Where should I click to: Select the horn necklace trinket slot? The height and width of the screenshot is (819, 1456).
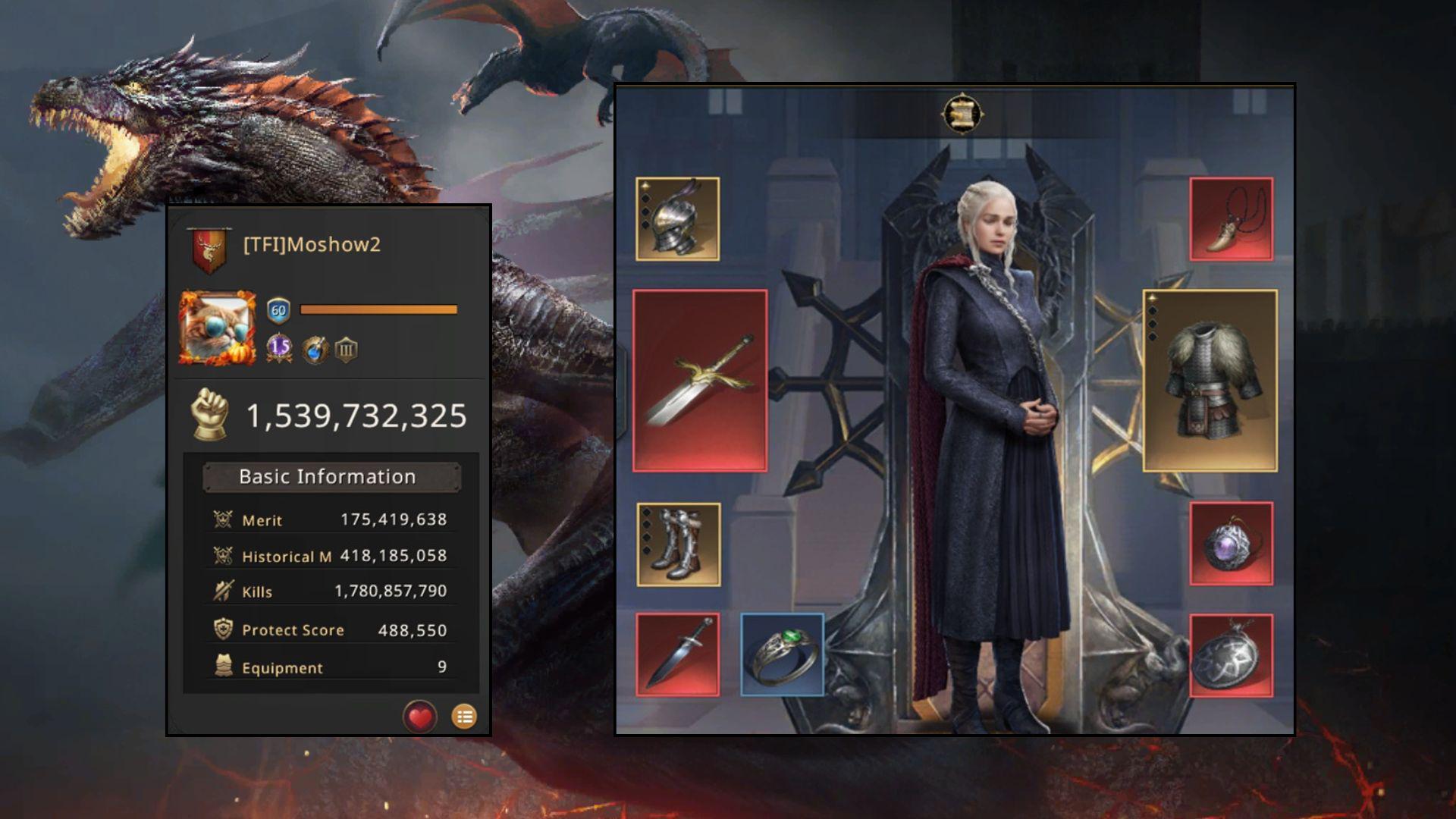(1231, 219)
